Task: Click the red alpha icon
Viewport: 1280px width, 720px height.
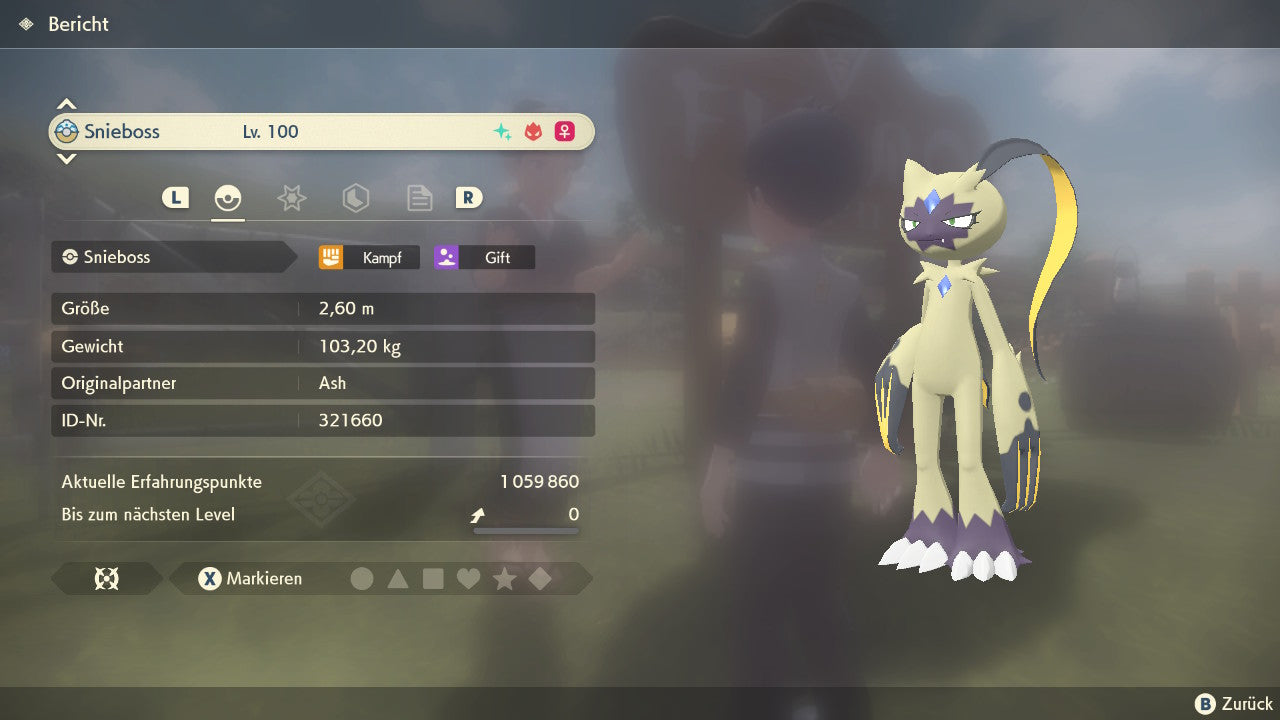Action: coord(533,132)
